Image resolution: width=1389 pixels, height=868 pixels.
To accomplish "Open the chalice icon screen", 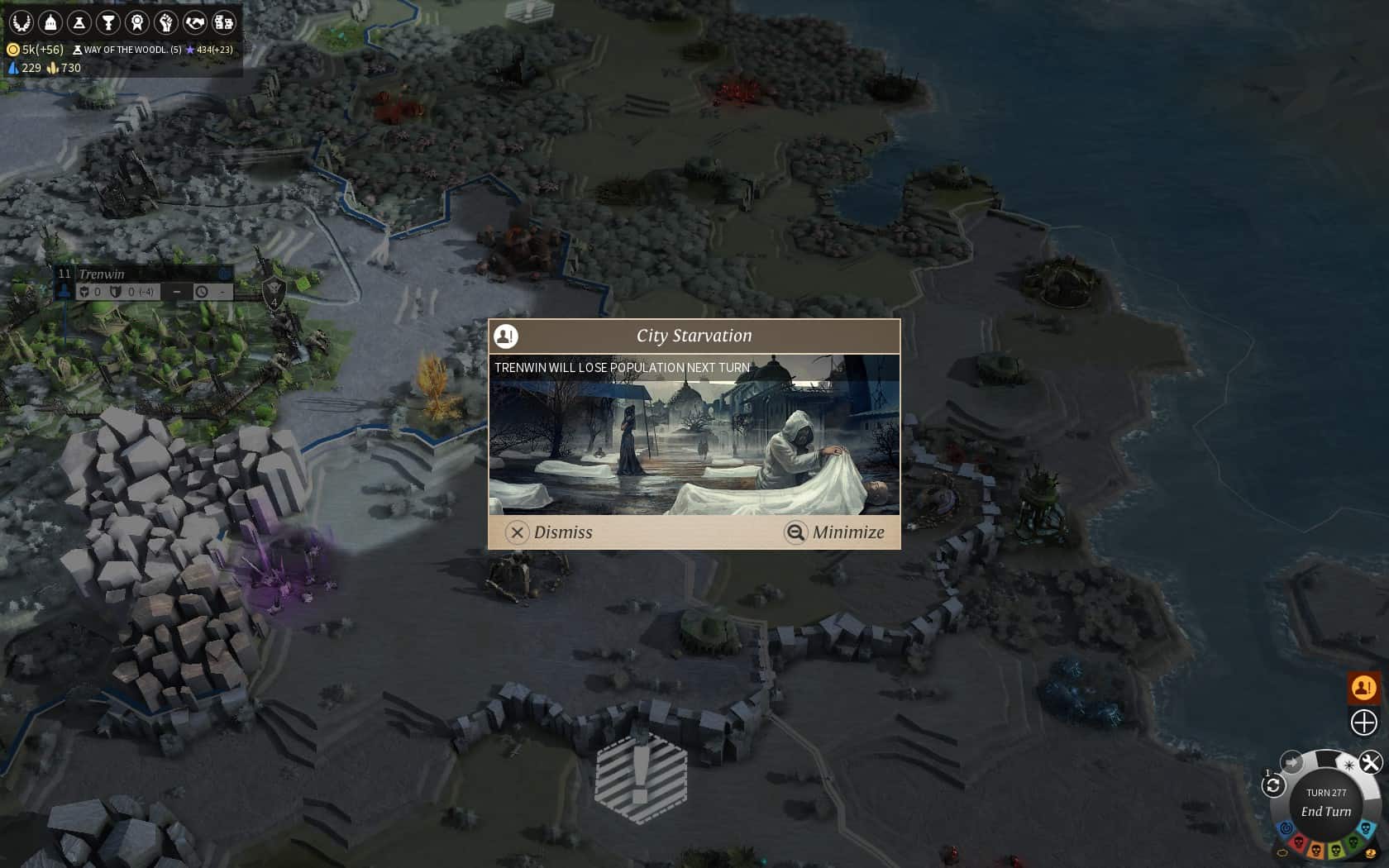I will coord(107,22).
